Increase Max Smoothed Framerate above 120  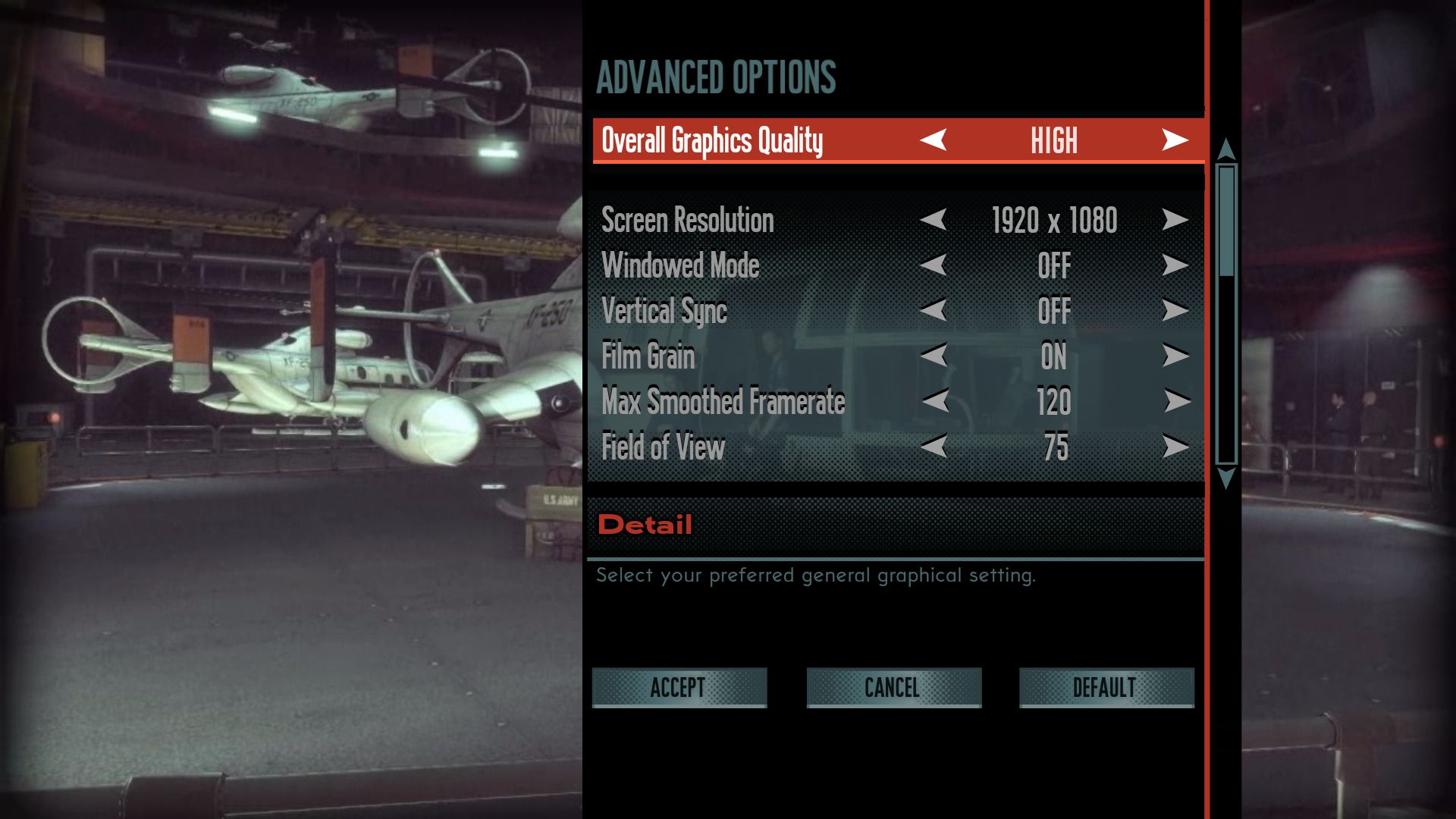[1176, 400]
